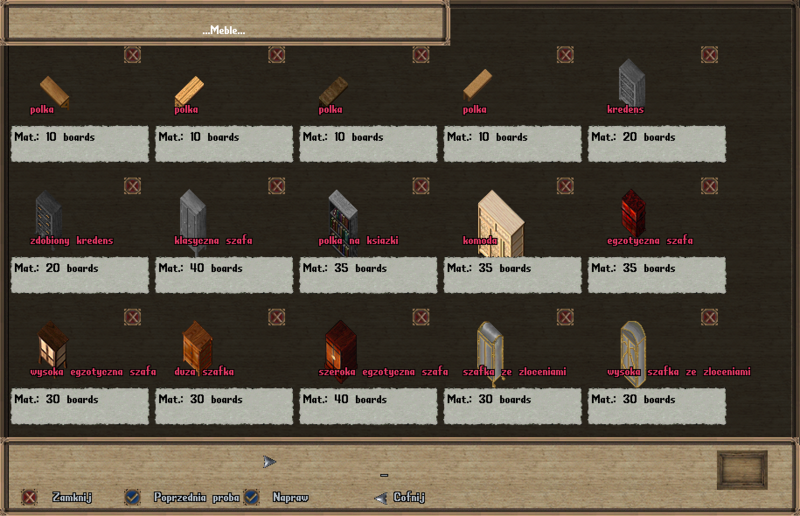Close the window with Zamknij
Viewport: 800px width, 516px height.
[x=30, y=497]
